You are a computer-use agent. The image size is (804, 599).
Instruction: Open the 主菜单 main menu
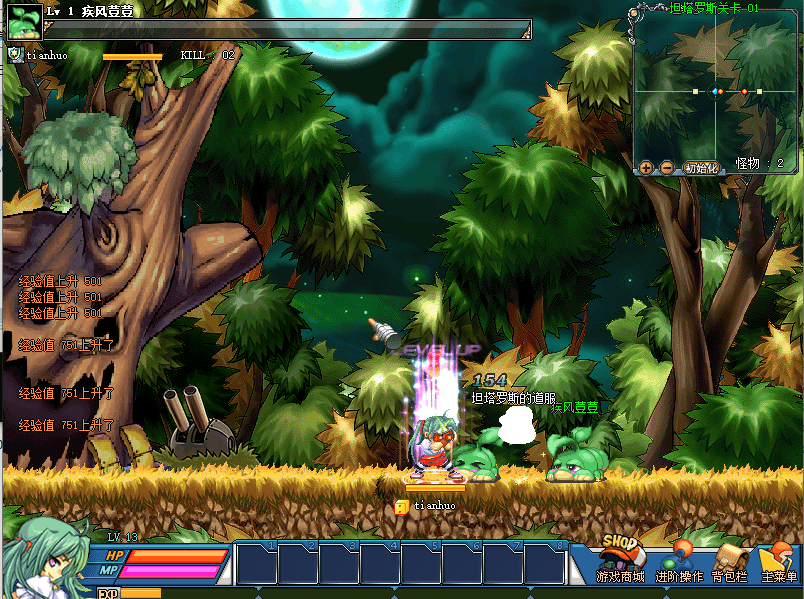779,562
